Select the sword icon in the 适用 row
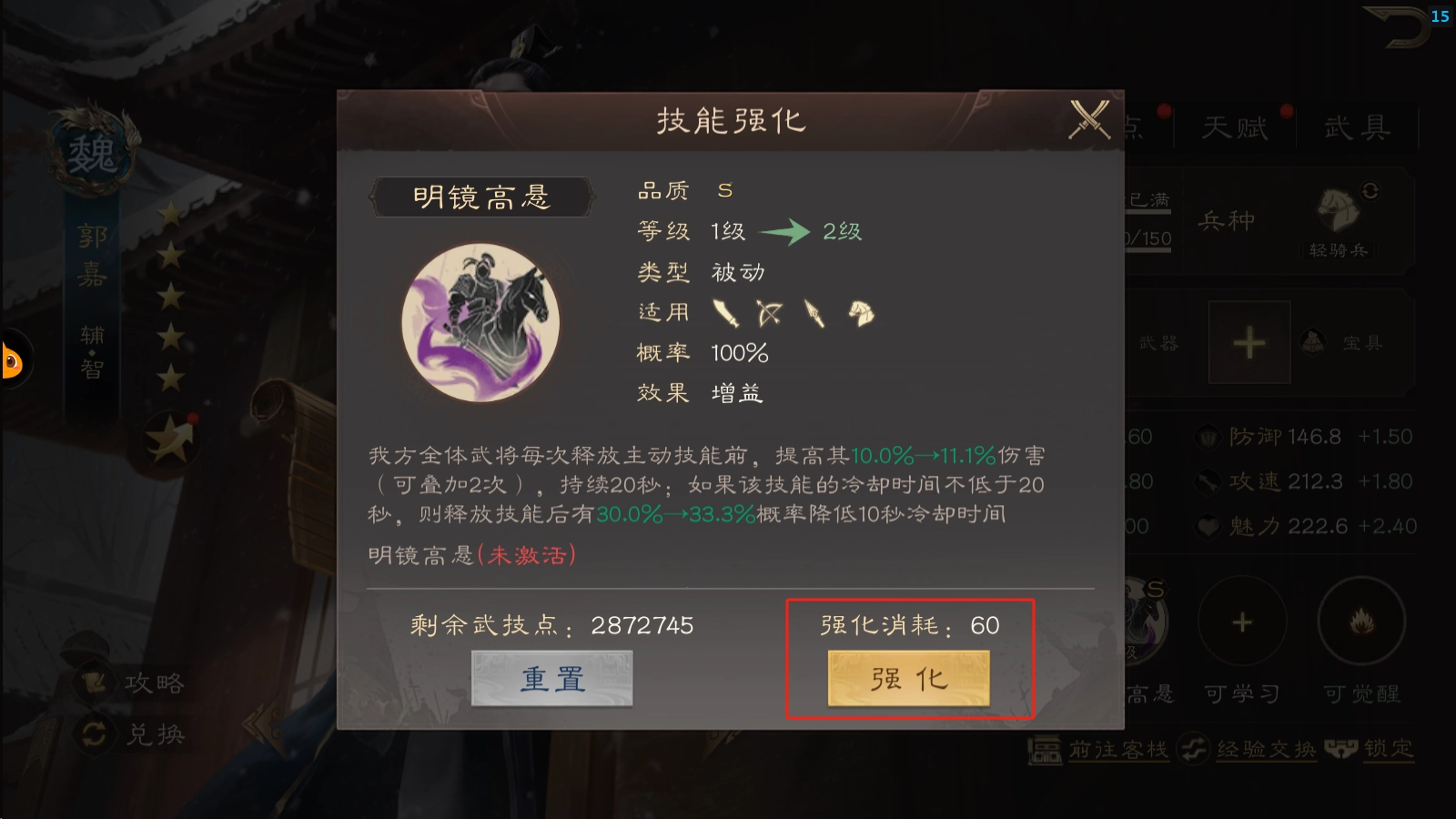 click(723, 312)
